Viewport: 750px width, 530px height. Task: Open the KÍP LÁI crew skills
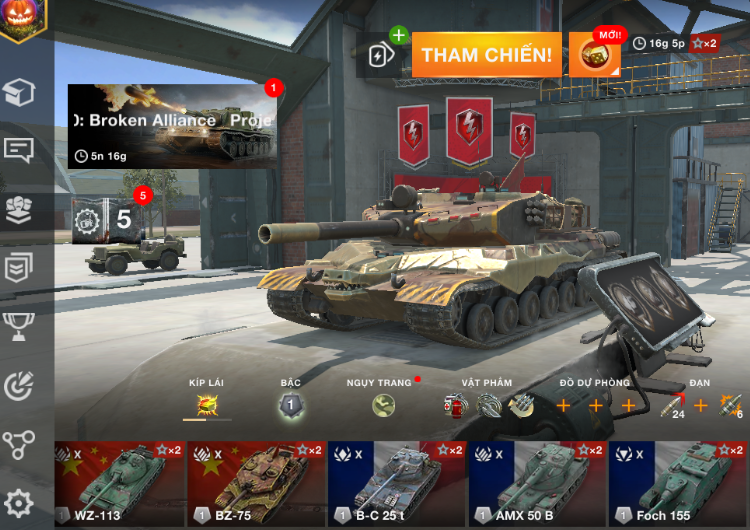207,405
